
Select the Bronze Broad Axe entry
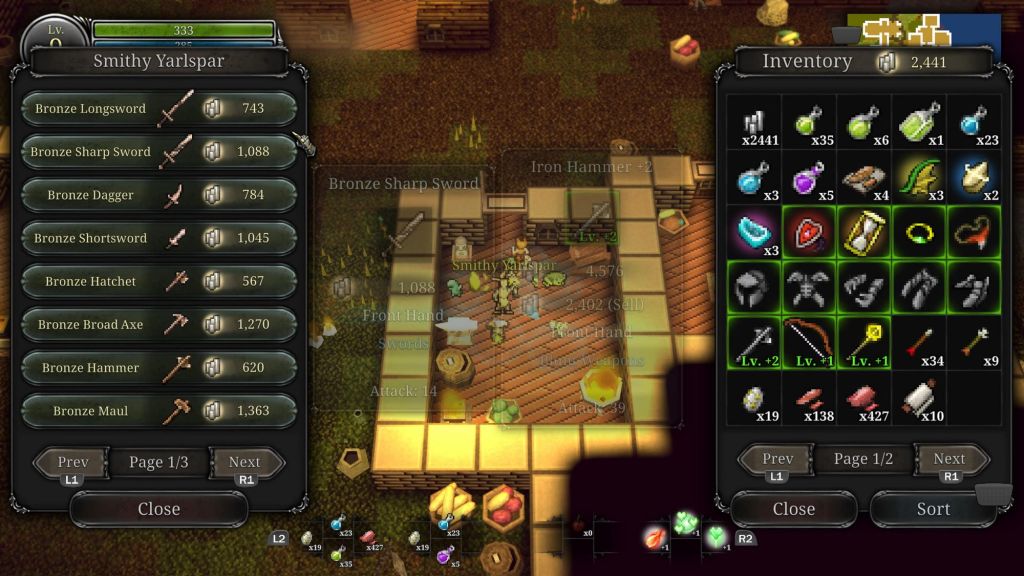pyautogui.click(x=159, y=325)
